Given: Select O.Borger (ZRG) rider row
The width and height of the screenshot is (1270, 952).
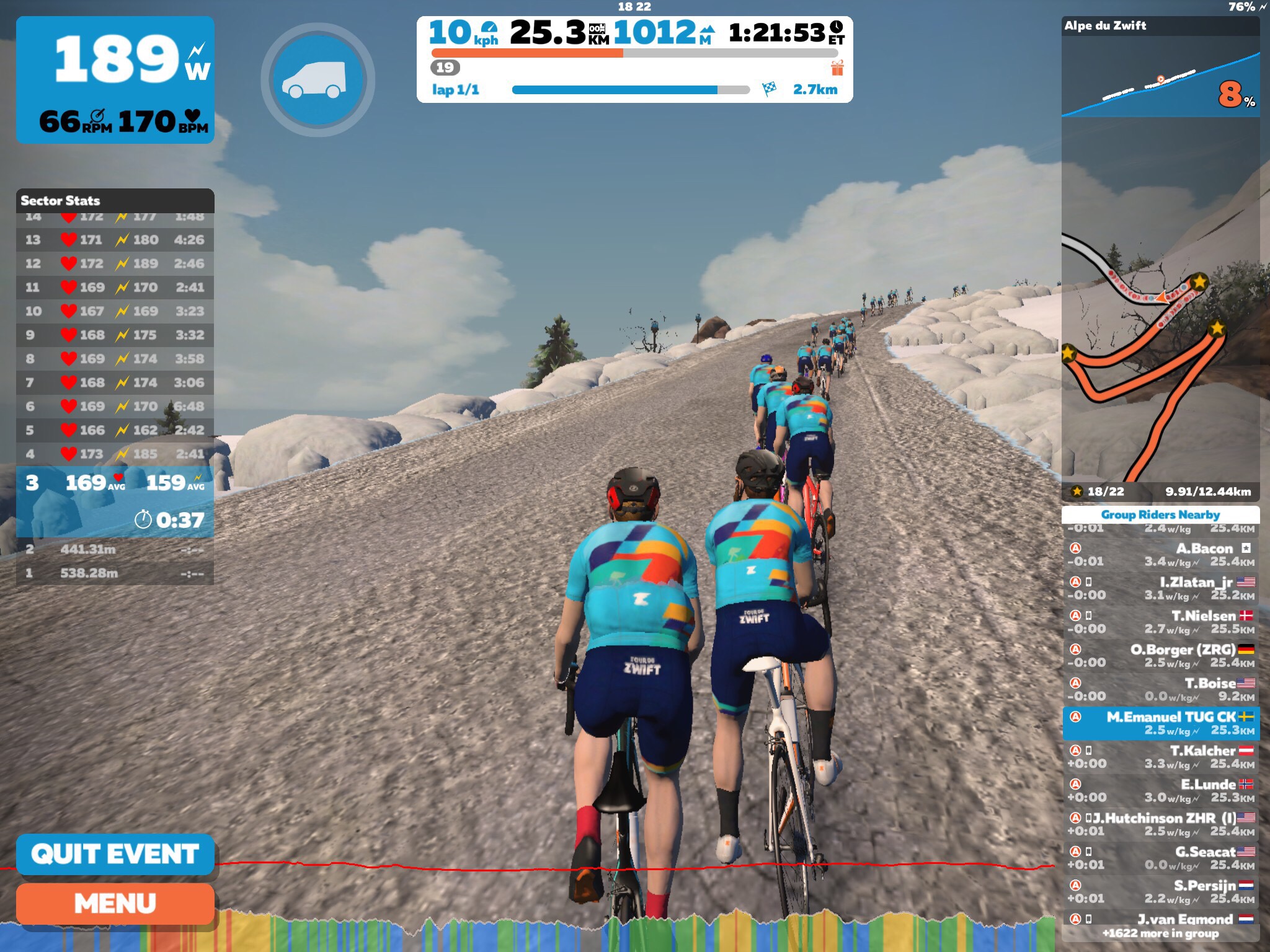Looking at the screenshot, I should point(1160,656).
